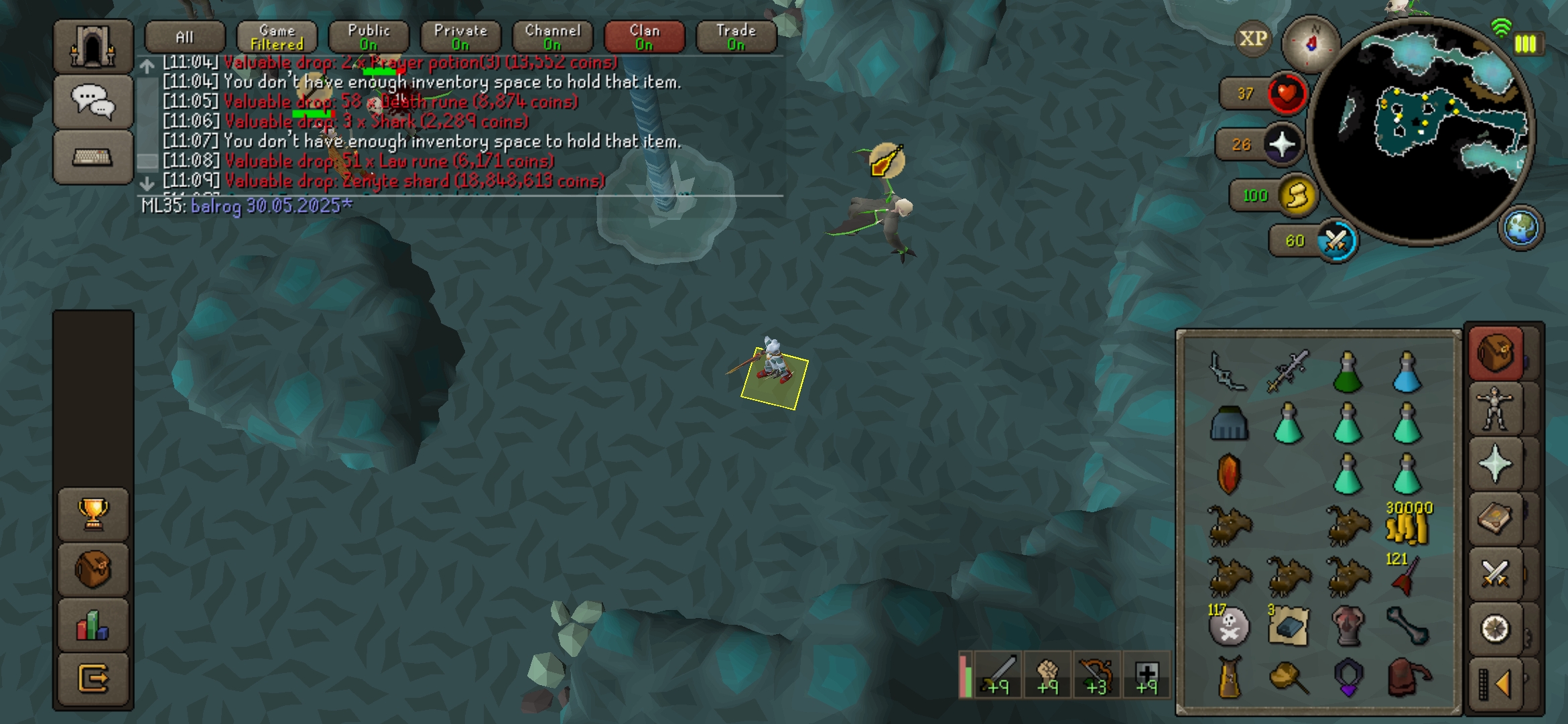Viewport: 1568px width, 724px height.
Task: Select the Public chat tab
Action: click(x=369, y=37)
